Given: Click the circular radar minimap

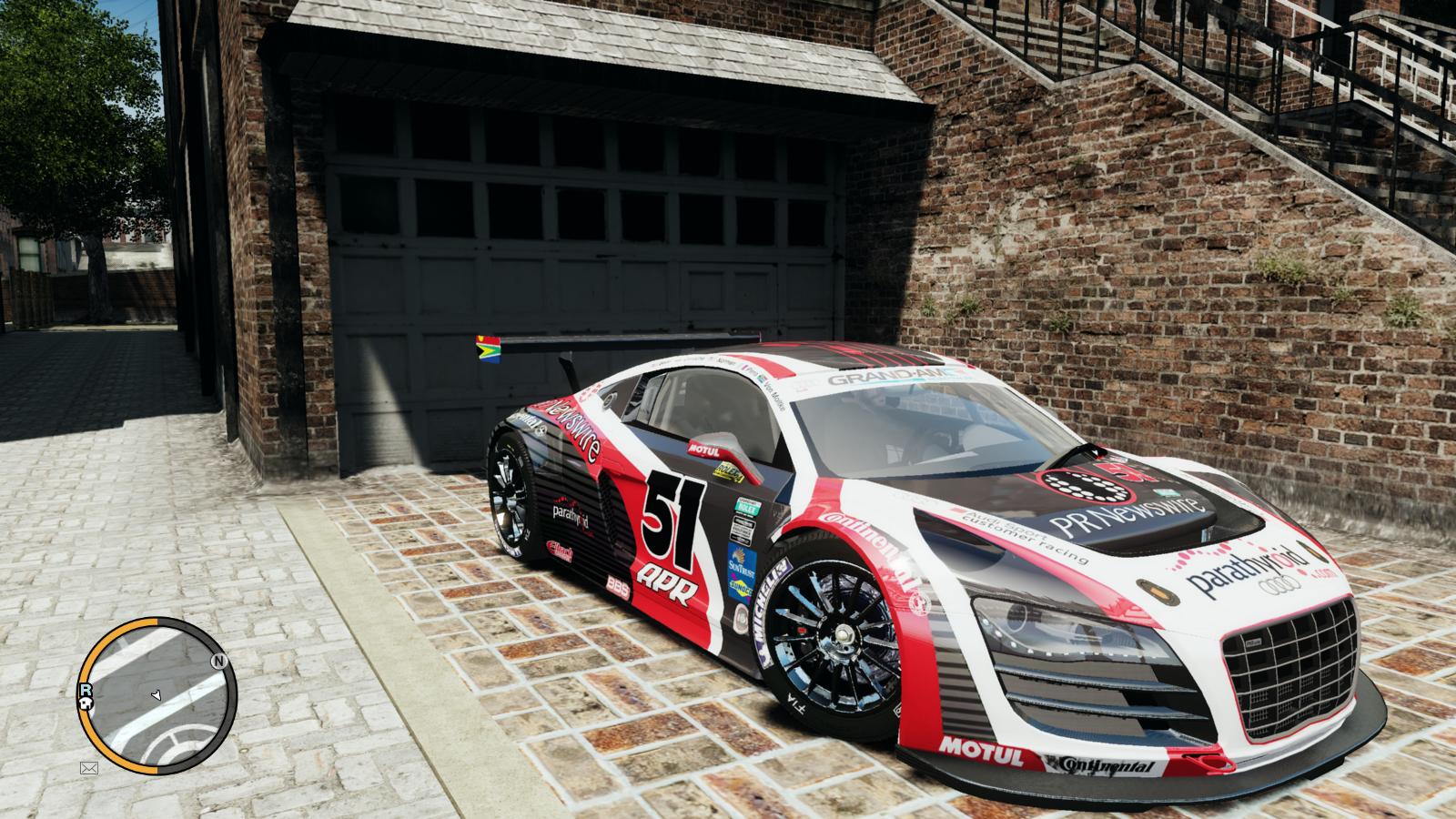Looking at the screenshot, I should (157, 696).
